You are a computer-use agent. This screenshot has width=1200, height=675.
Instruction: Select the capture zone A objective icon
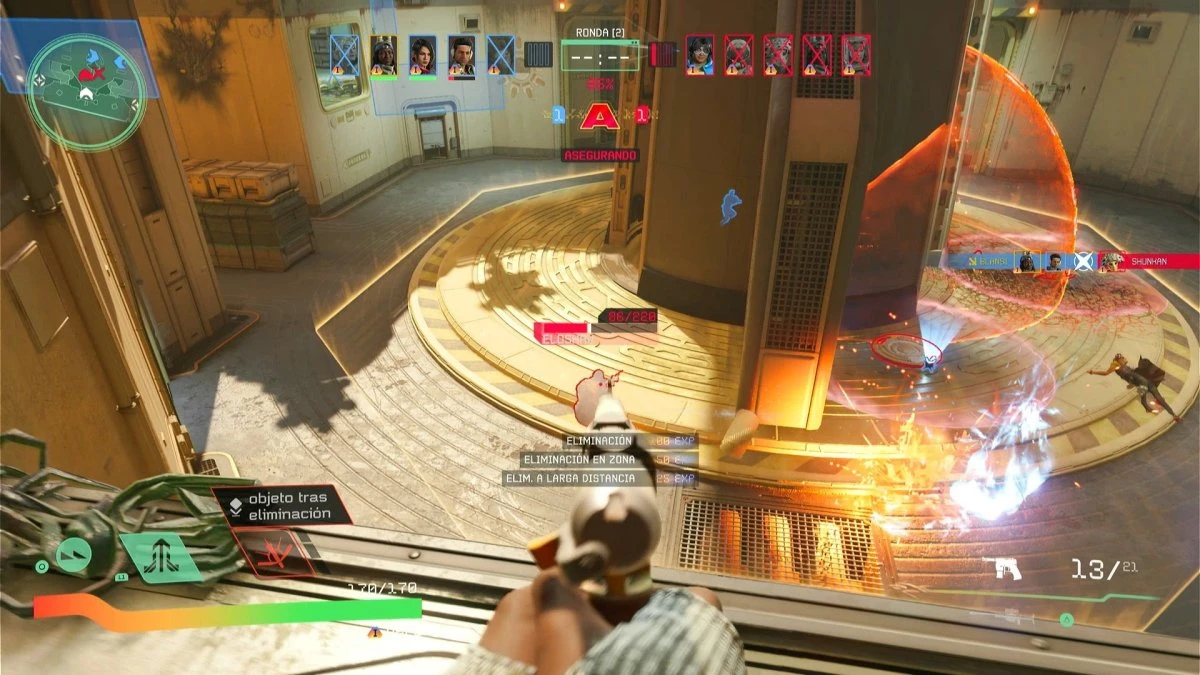click(x=600, y=118)
